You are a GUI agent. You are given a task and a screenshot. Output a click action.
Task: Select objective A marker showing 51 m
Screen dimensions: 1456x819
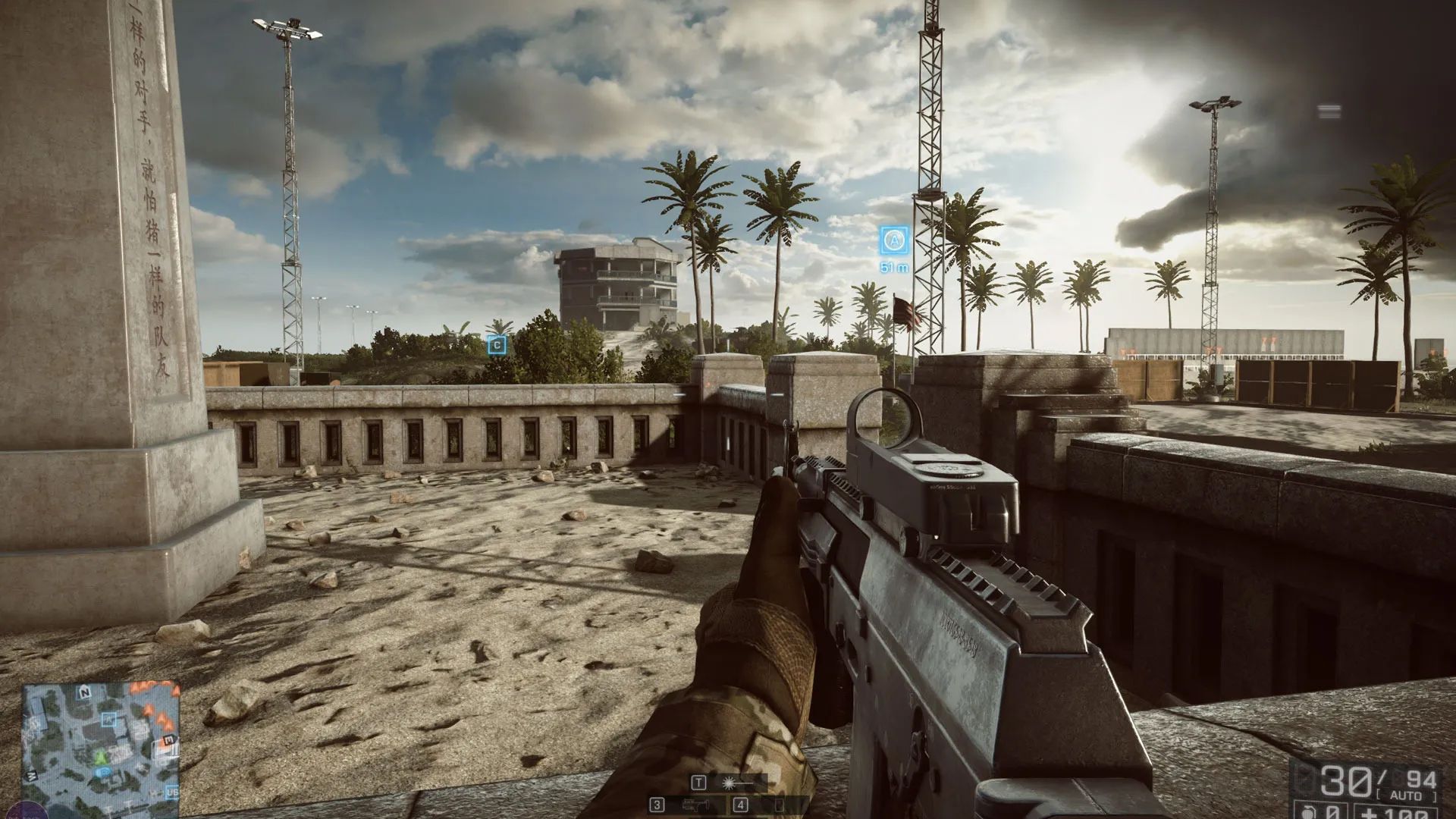pos(894,241)
